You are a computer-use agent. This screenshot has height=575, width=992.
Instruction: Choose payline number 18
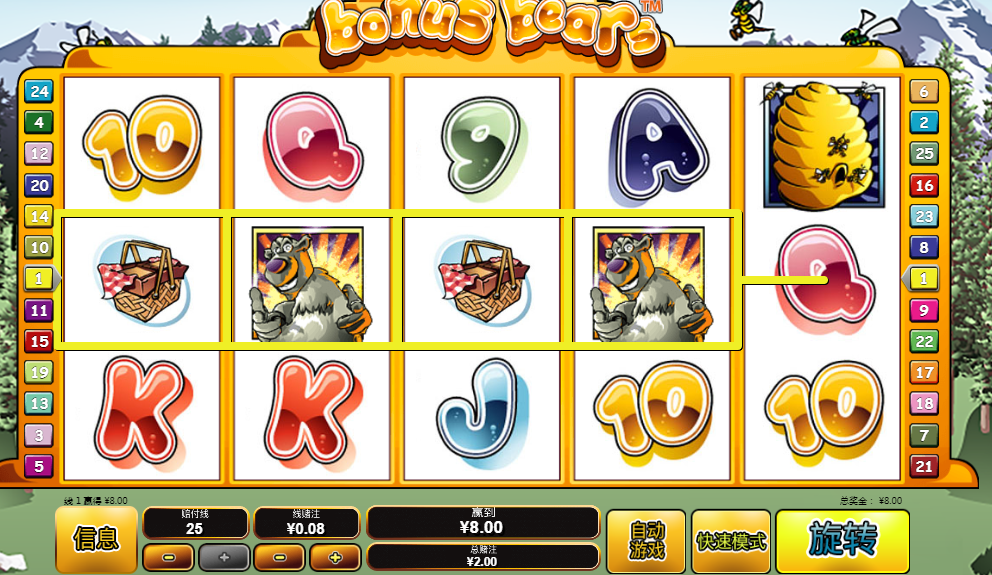tap(923, 404)
